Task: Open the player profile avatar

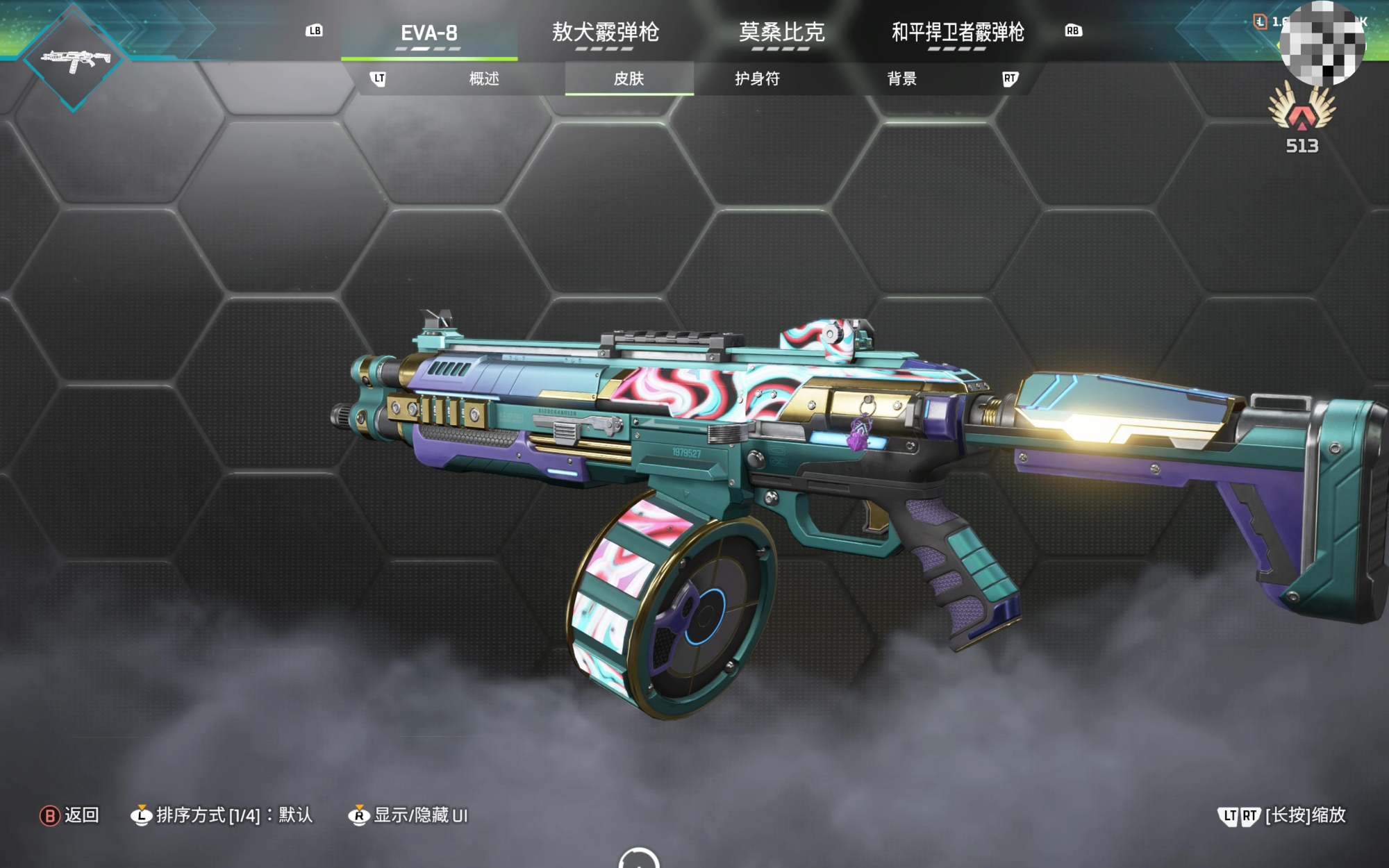Action: point(1322,44)
